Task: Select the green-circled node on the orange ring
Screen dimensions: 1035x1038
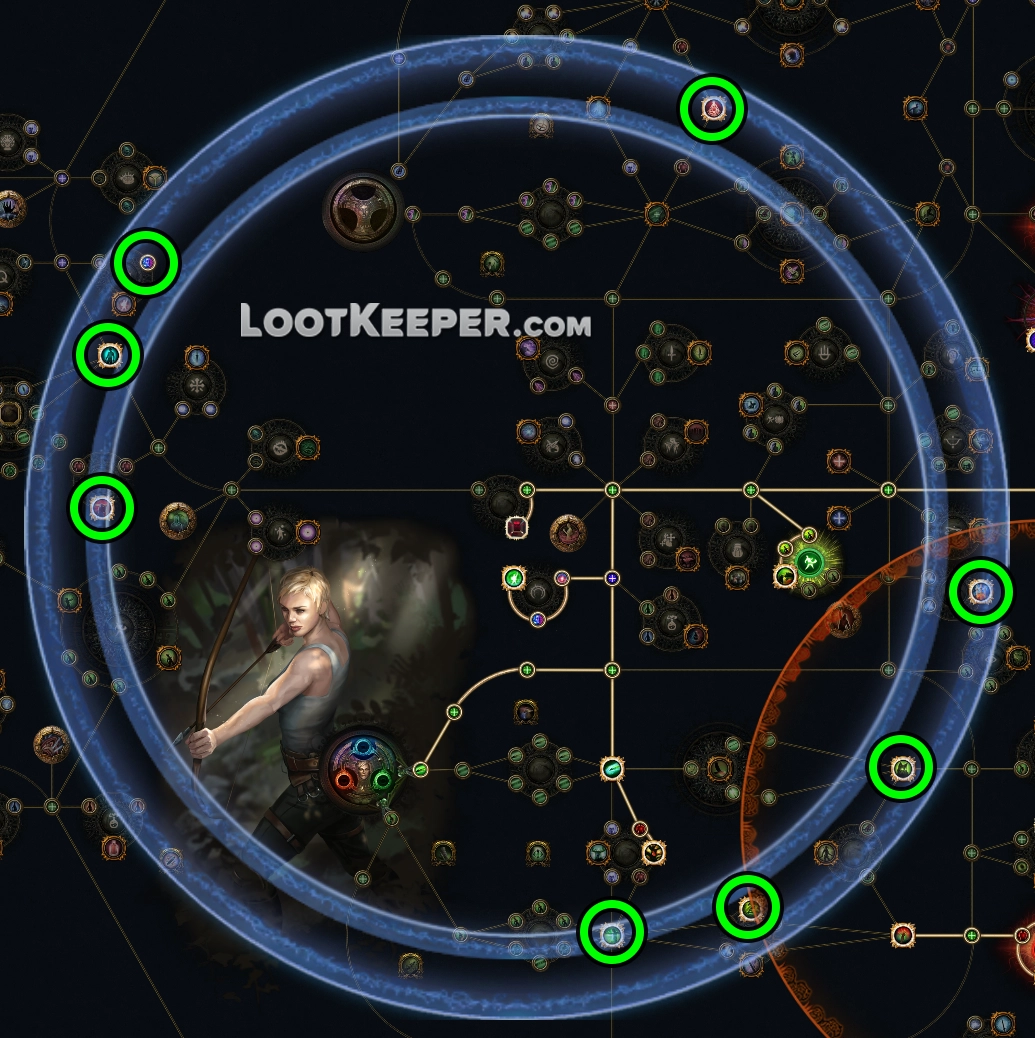Action: point(747,908)
